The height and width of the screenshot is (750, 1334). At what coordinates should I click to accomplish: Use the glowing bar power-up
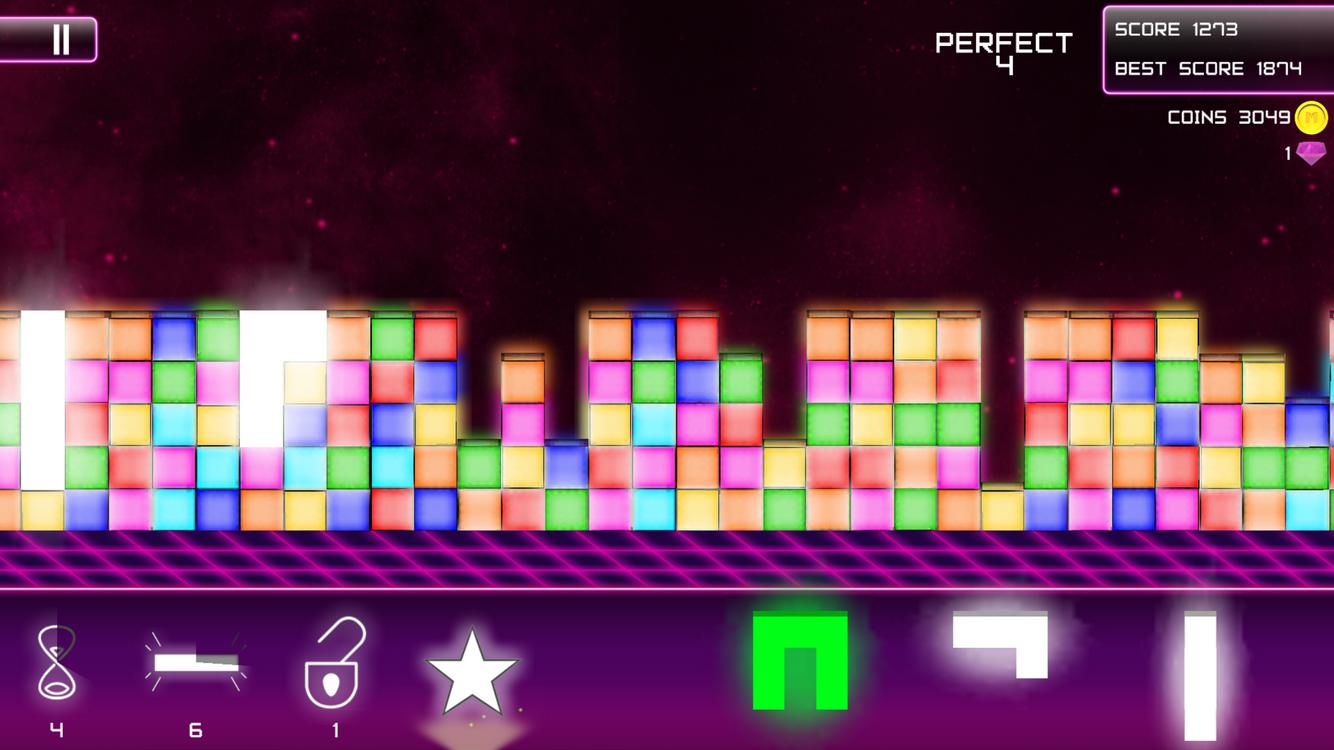click(196, 662)
